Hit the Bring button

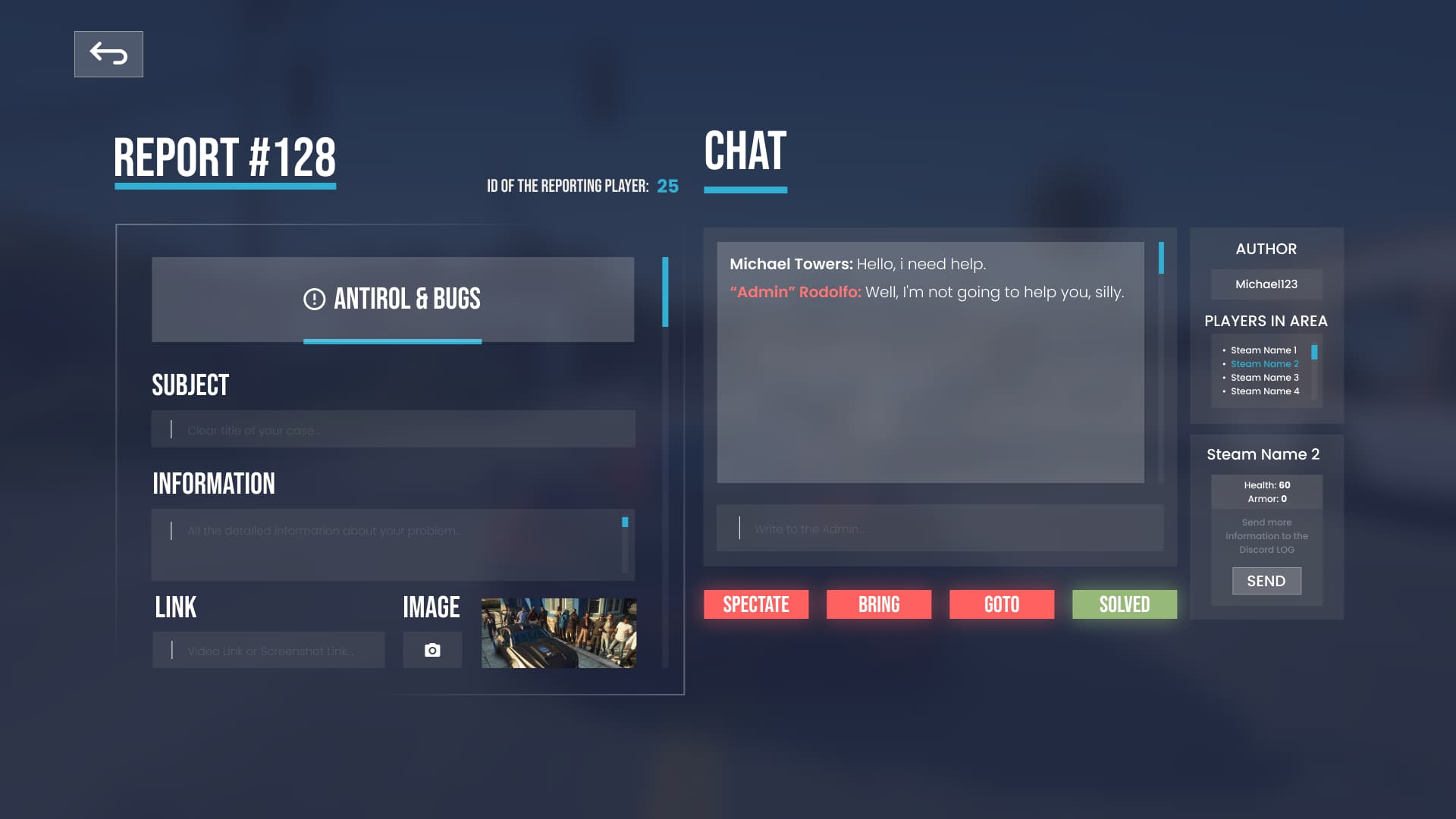(879, 604)
